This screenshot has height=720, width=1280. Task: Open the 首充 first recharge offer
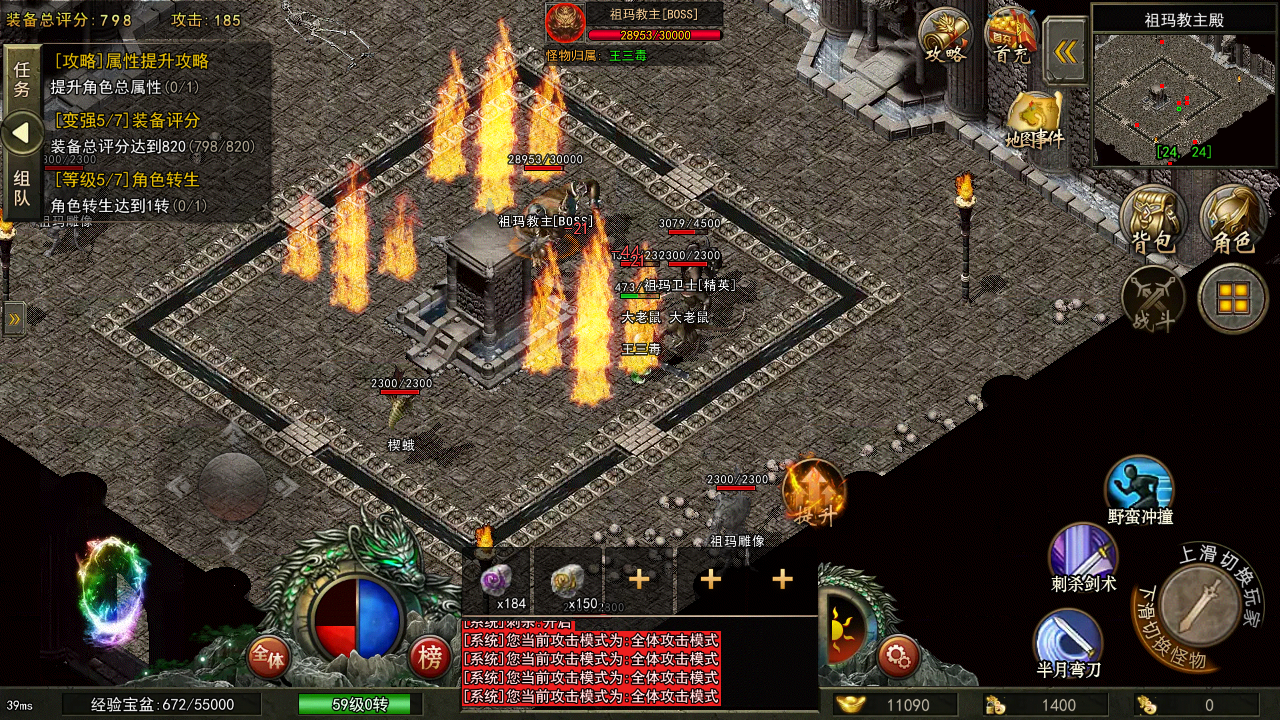(x=1011, y=37)
